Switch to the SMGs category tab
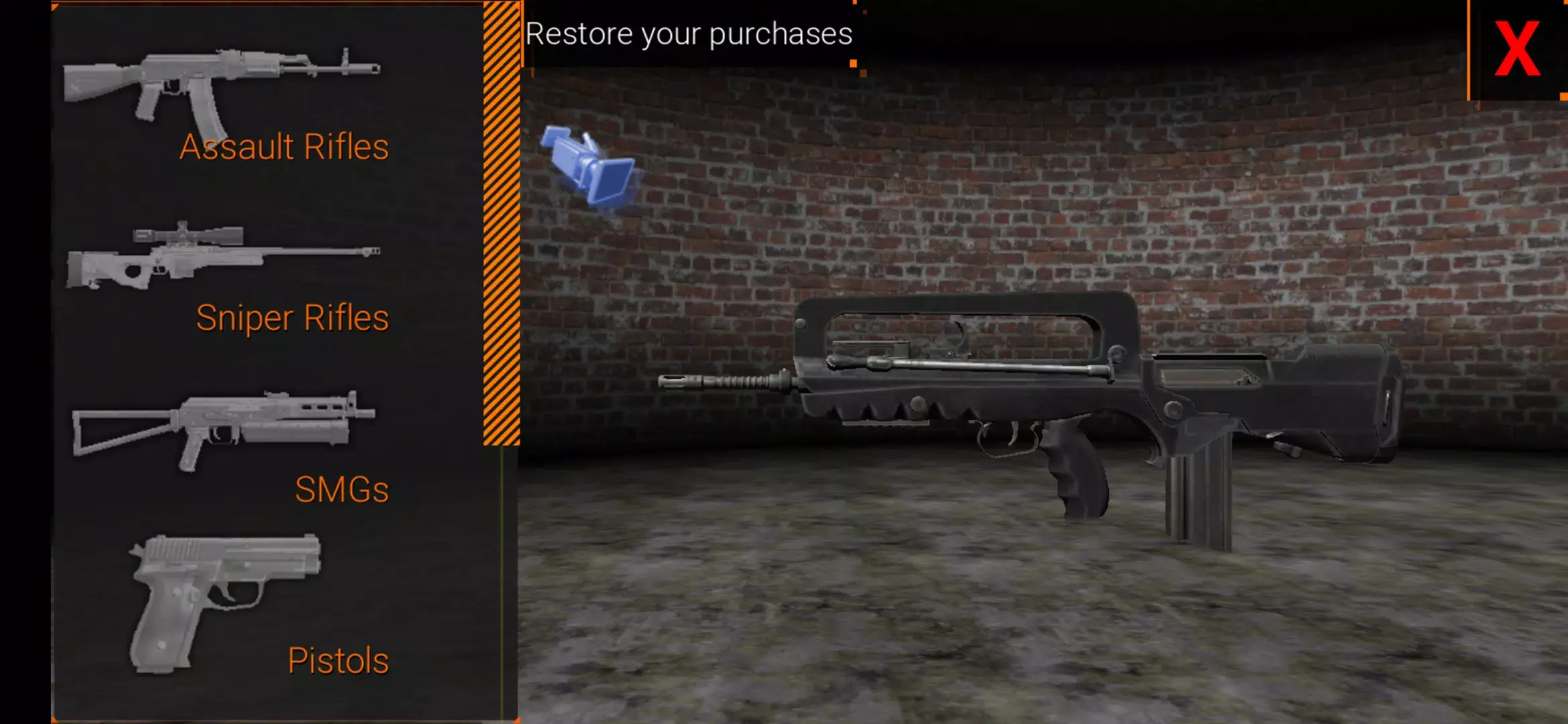 tap(342, 489)
